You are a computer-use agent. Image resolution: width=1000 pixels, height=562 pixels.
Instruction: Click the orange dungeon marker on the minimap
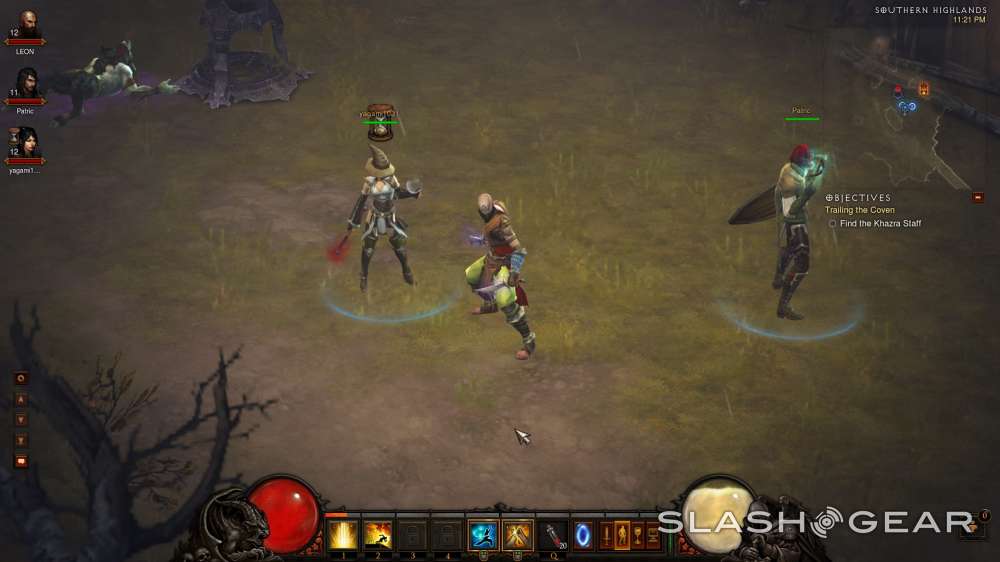click(x=923, y=89)
